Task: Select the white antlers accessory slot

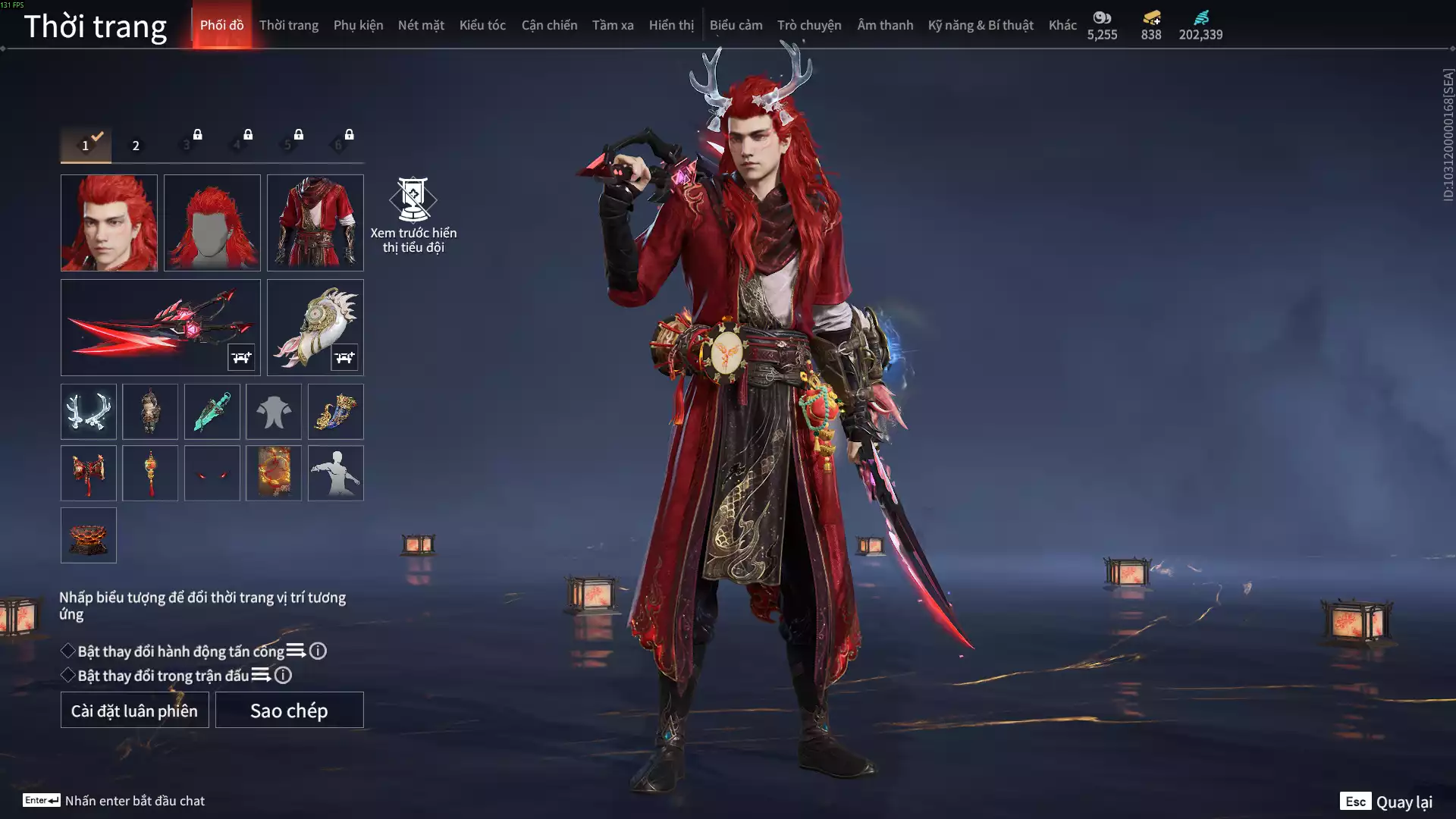Action: [x=89, y=412]
